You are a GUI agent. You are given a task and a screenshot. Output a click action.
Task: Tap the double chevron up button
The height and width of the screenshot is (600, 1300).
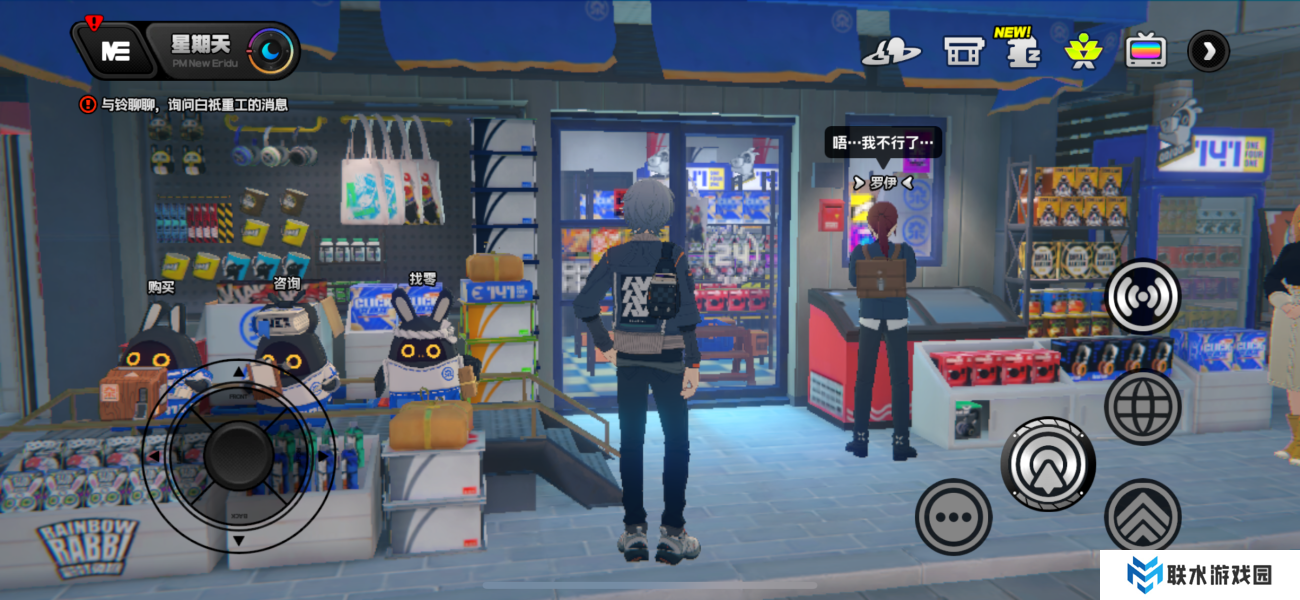tap(1143, 517)
